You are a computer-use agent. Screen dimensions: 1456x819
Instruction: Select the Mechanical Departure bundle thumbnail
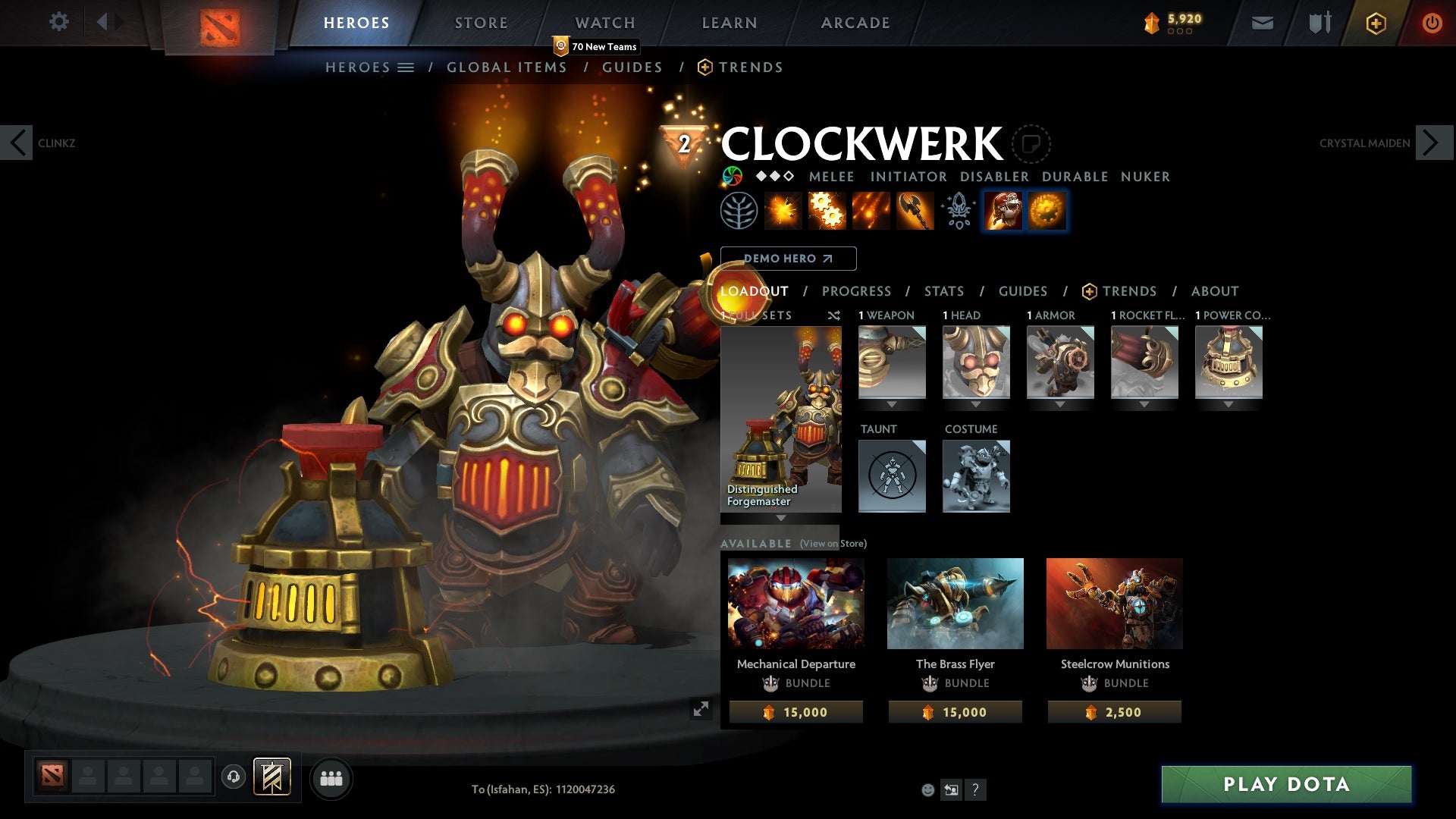[x=795, y=603]
